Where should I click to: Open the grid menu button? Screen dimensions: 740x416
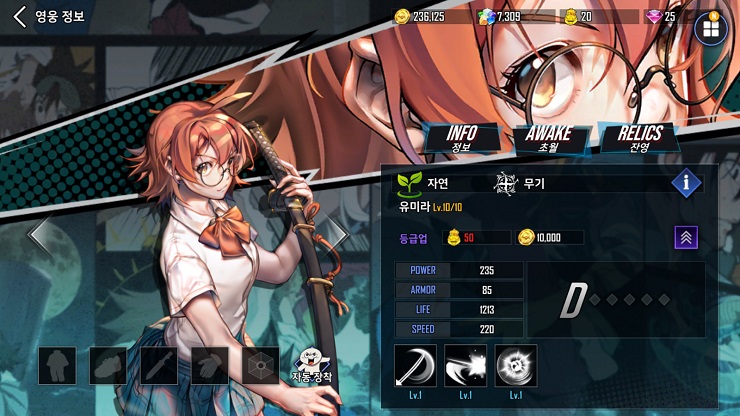pyautogui.click(x=710, y=28)
